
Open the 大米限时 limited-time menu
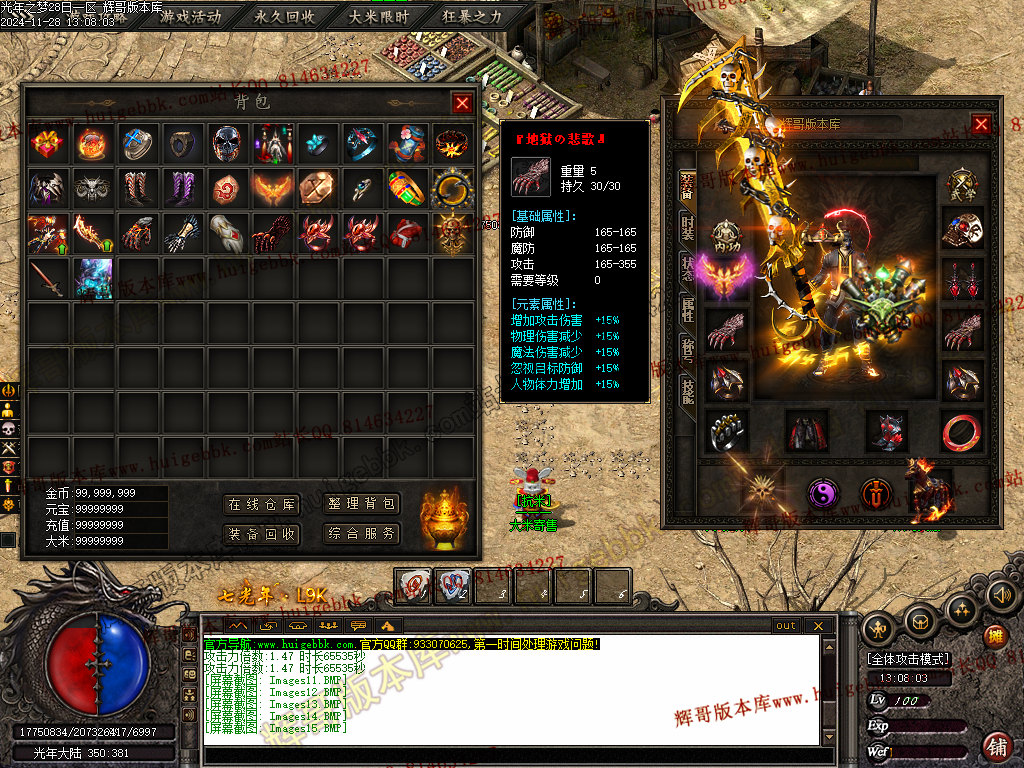click(x=379, y=17)
